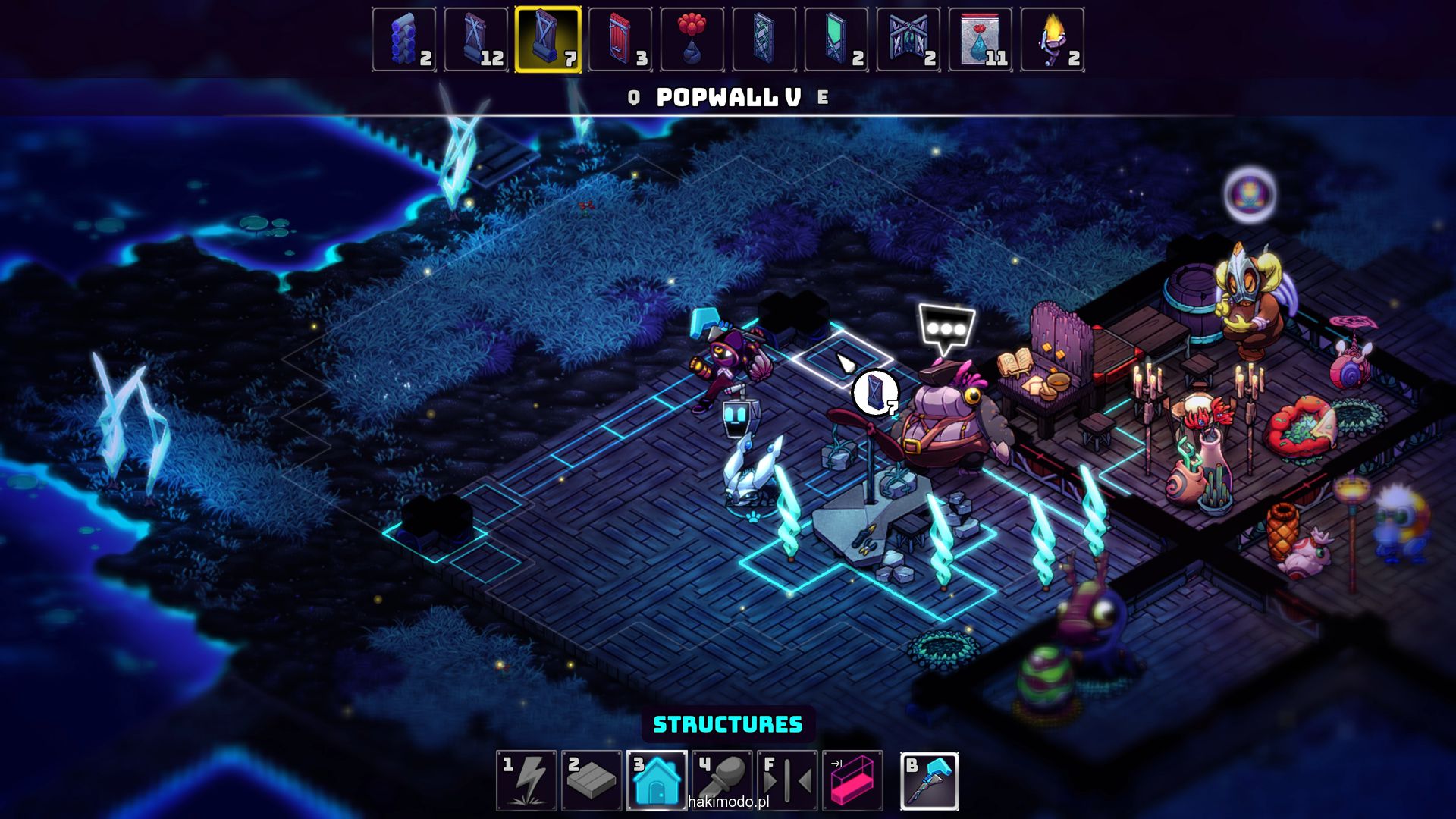Viewport: 1456px width, 819px height.
Task: Select the Structures house category
Action: coord(657,780)
